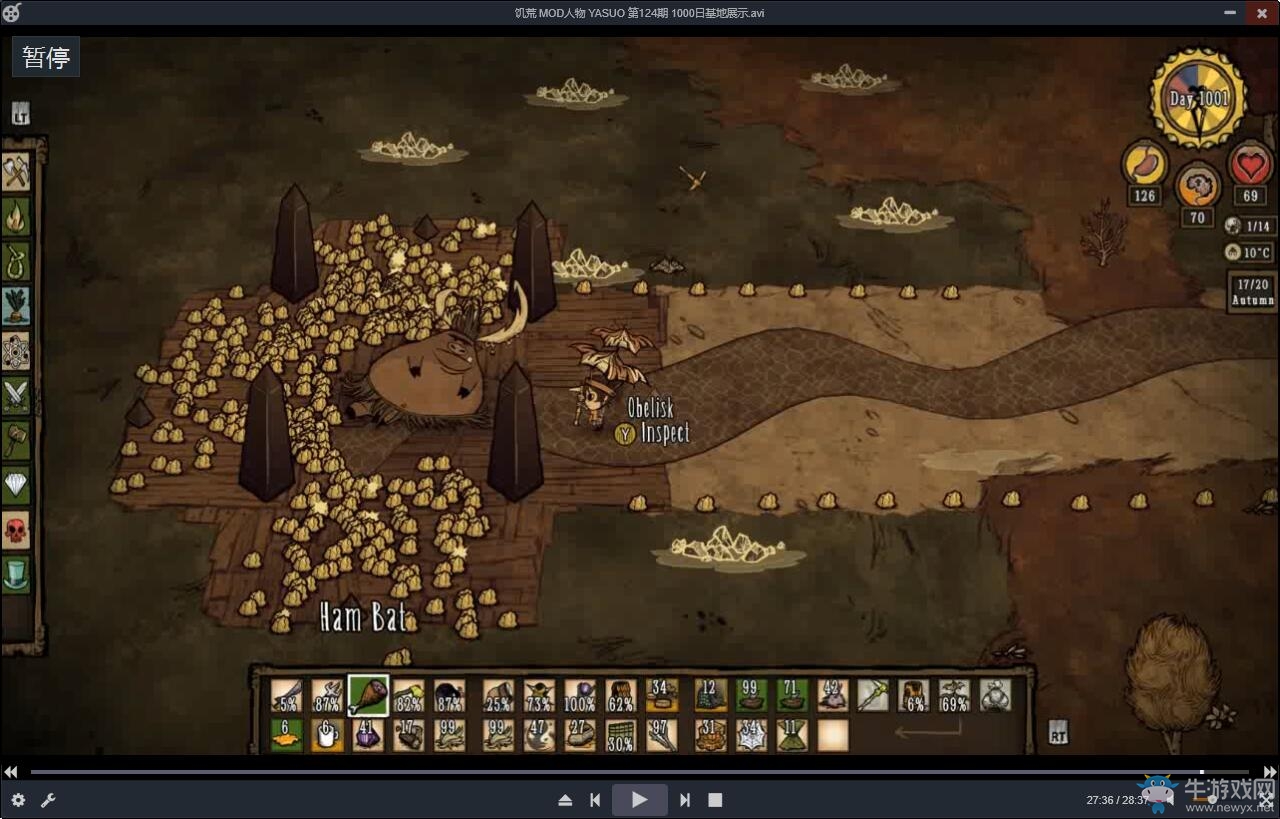Open the Structures hammer crafting tab
1280x819 pixels.
[x=17, y=440]
